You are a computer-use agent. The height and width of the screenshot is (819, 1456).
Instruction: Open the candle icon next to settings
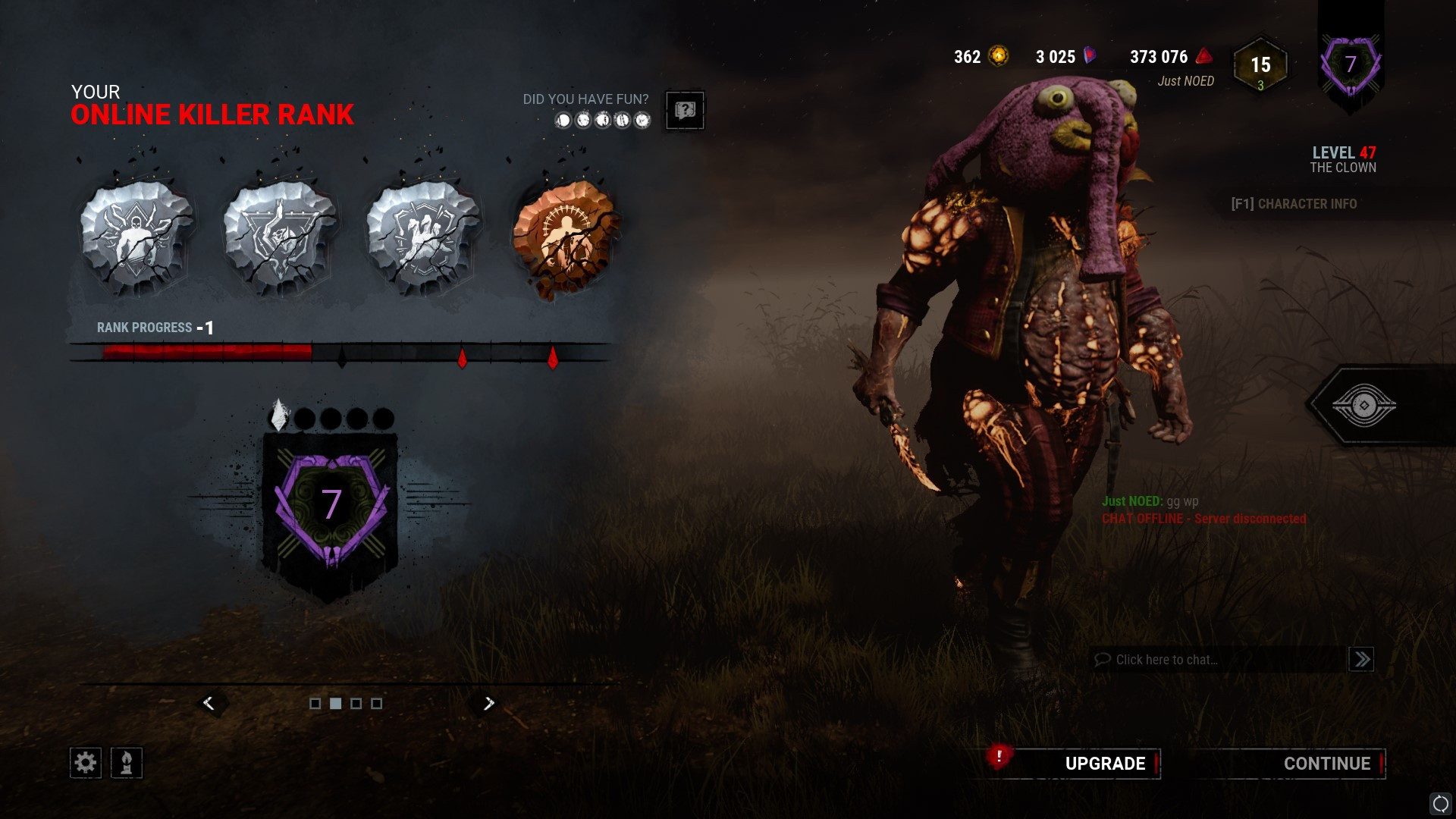127,763
